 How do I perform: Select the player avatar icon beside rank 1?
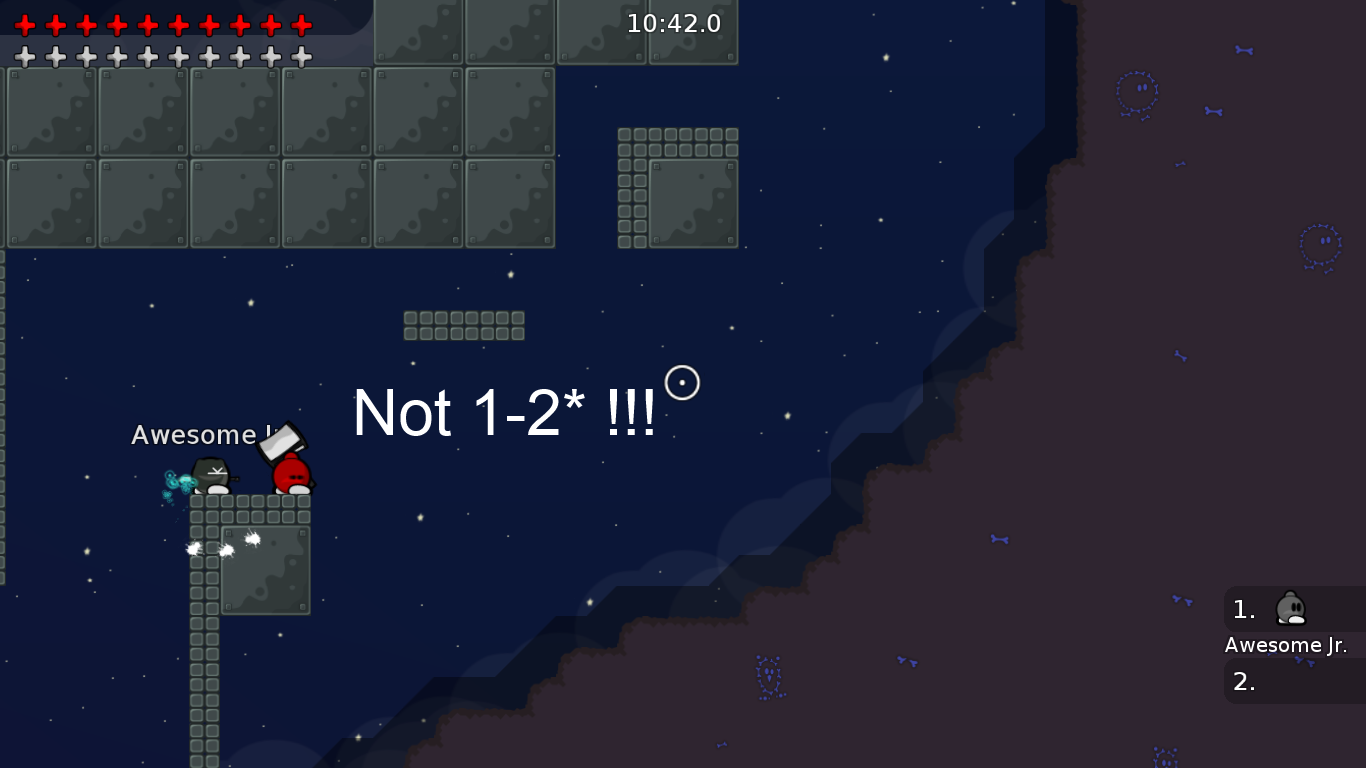tap(1290, 609)
